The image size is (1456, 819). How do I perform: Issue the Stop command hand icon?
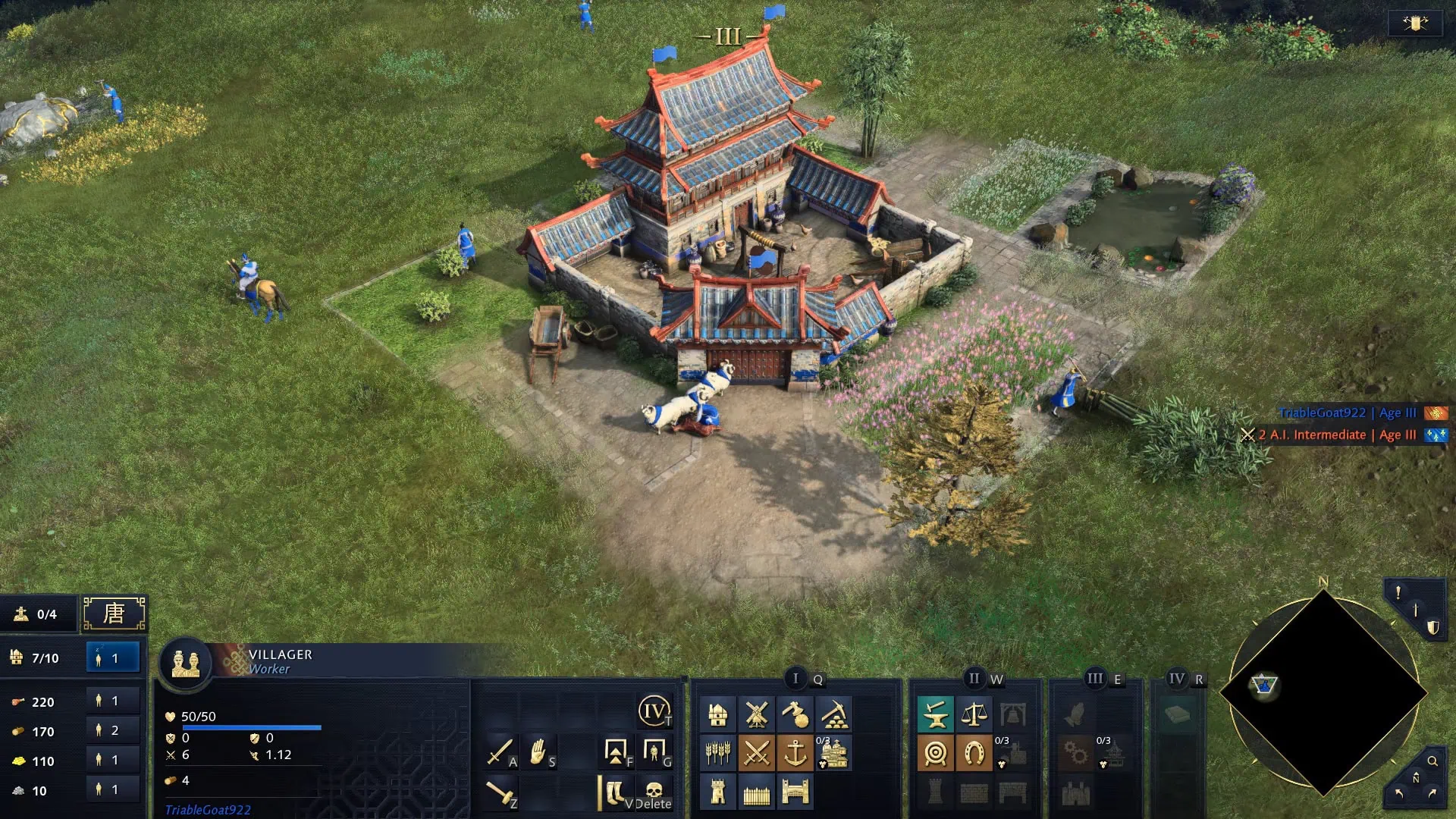point(537,752)
